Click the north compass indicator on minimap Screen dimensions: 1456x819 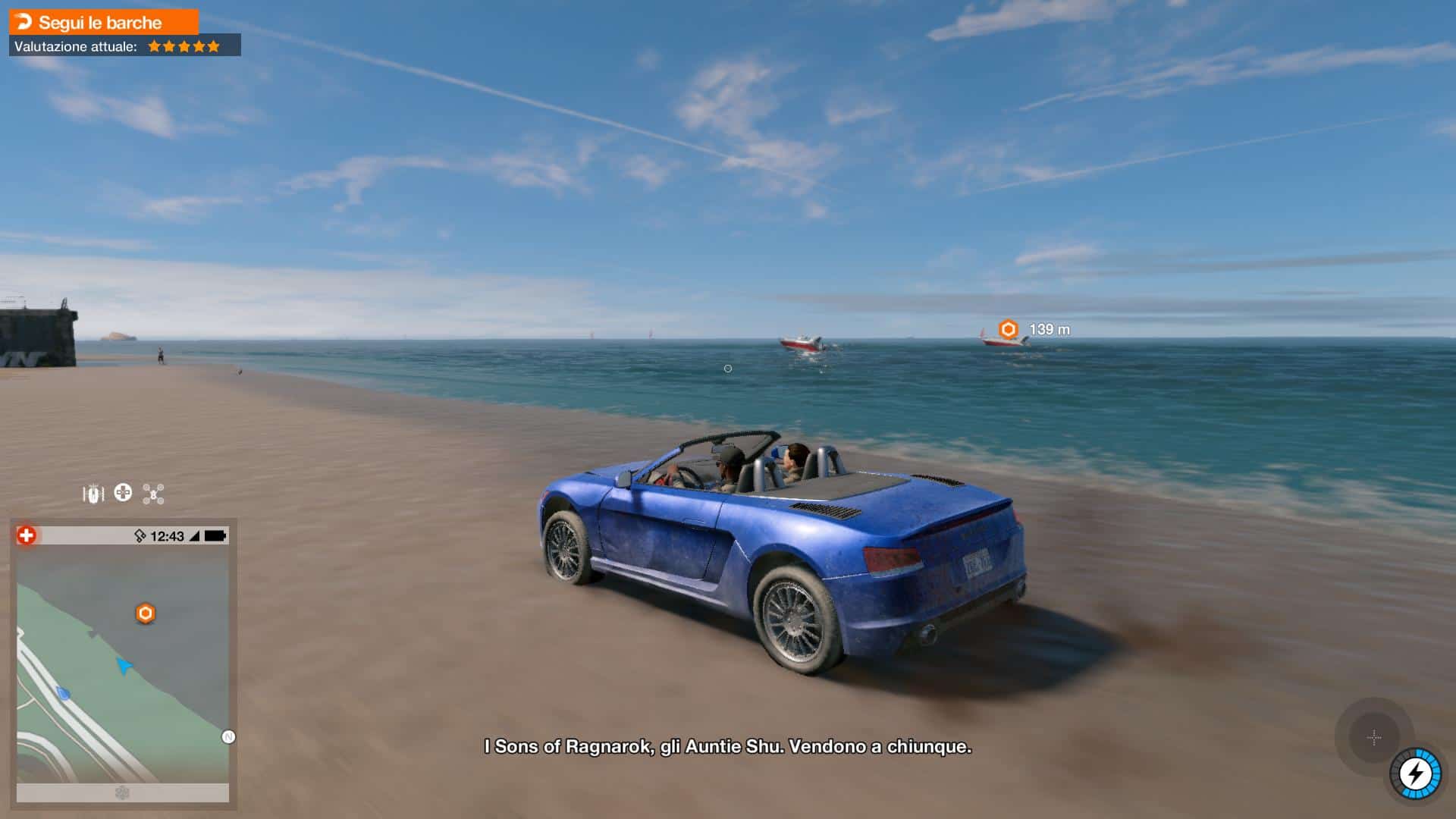pyautogui.click(x=228, y=737)
